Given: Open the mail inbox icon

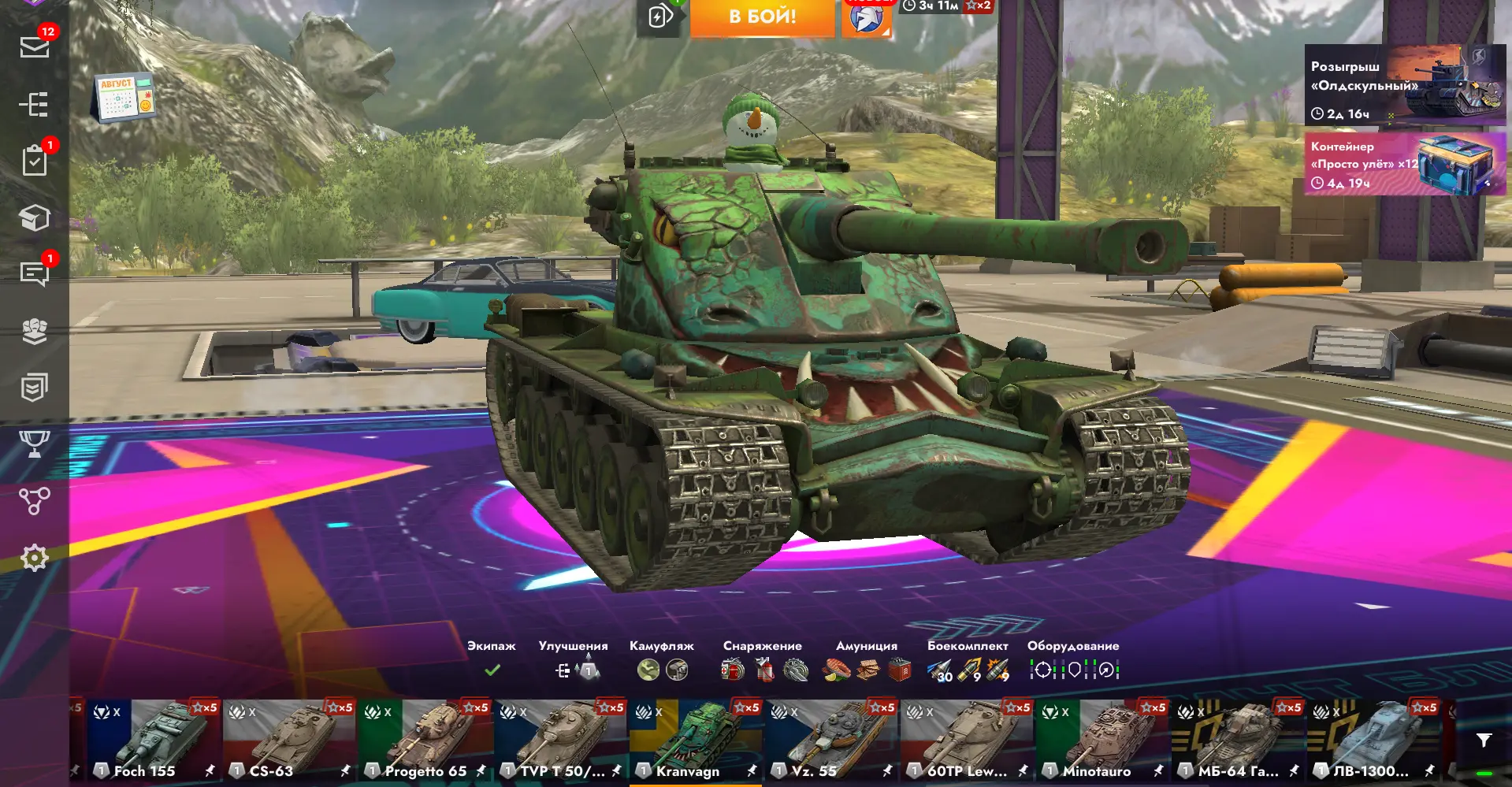Looking at the screenshot, I should 35,47.
